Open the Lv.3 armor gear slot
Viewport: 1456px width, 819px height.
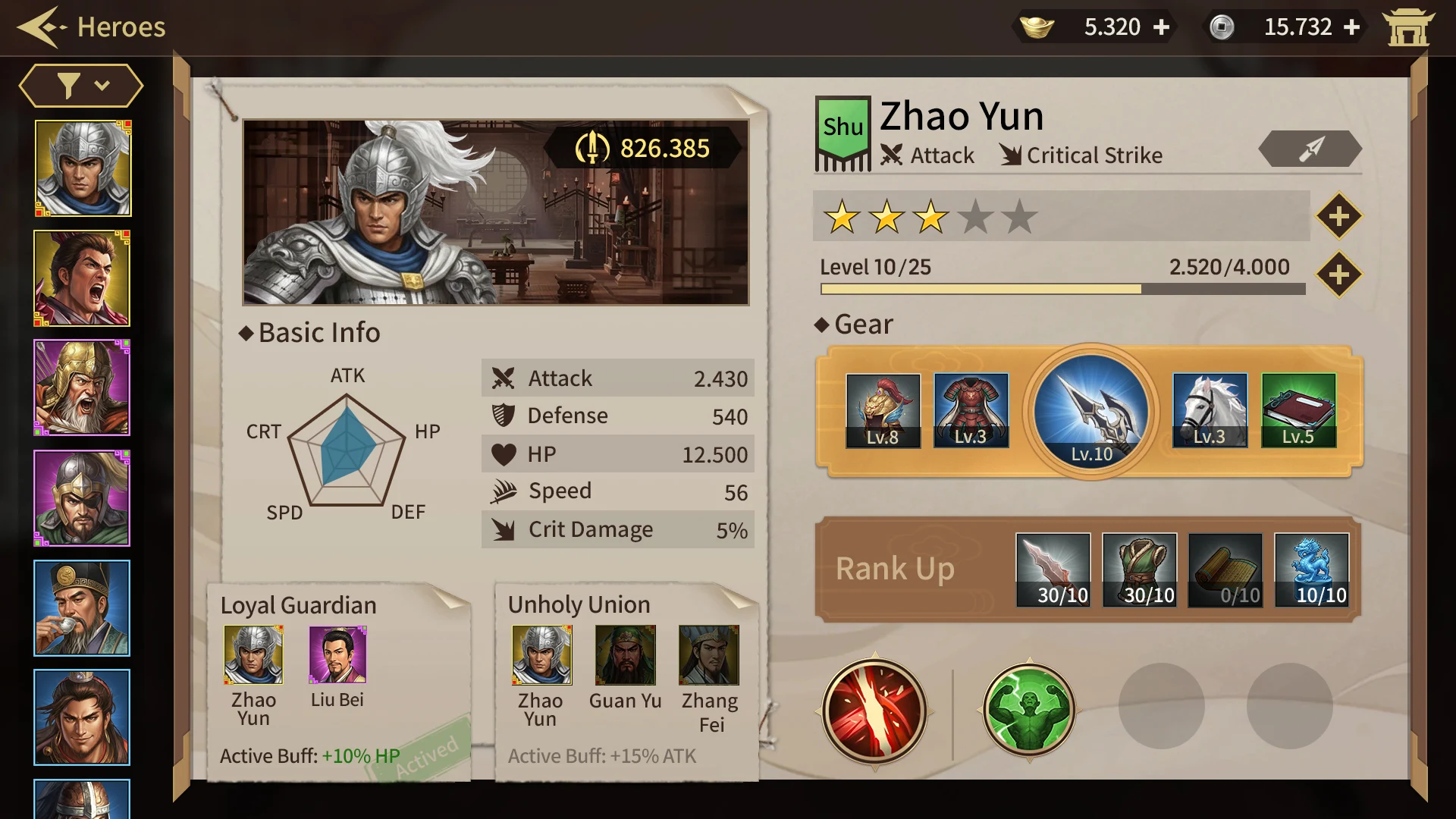(x=971, y=409)
